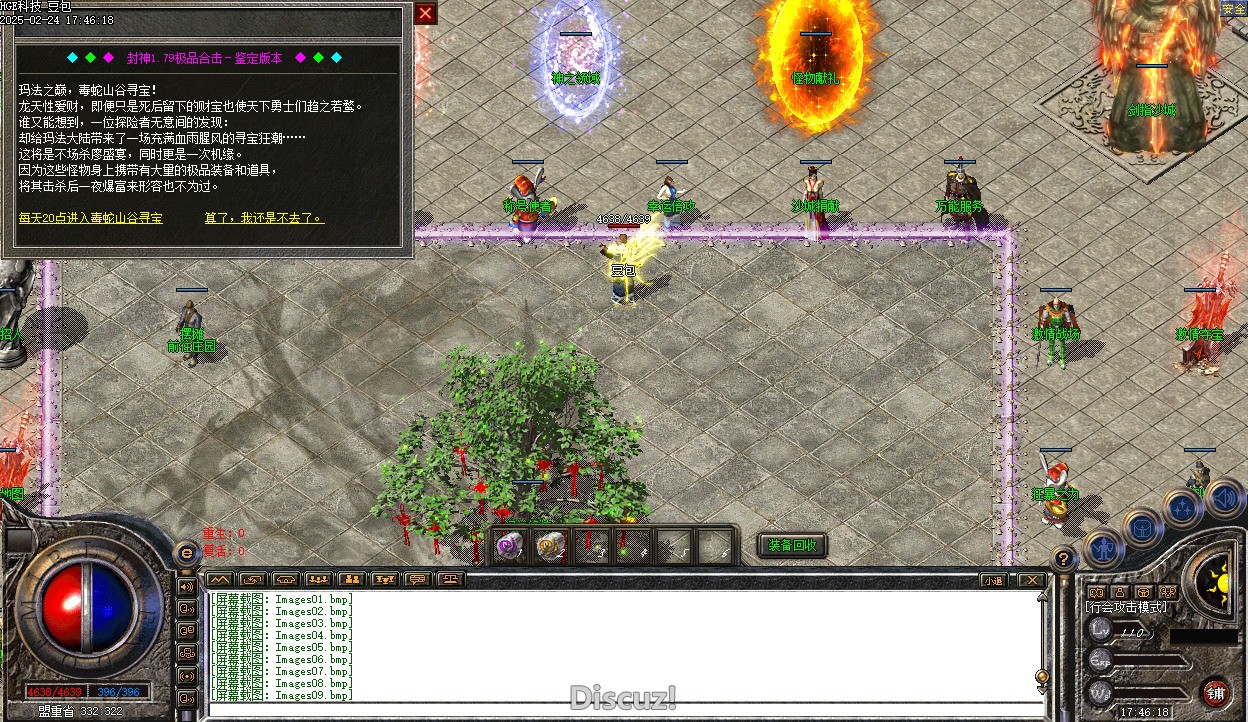Close the chat panel with its X button
Image resolution: width=1248 pixels, height=722 pixels.
[x=1030, y=580]
